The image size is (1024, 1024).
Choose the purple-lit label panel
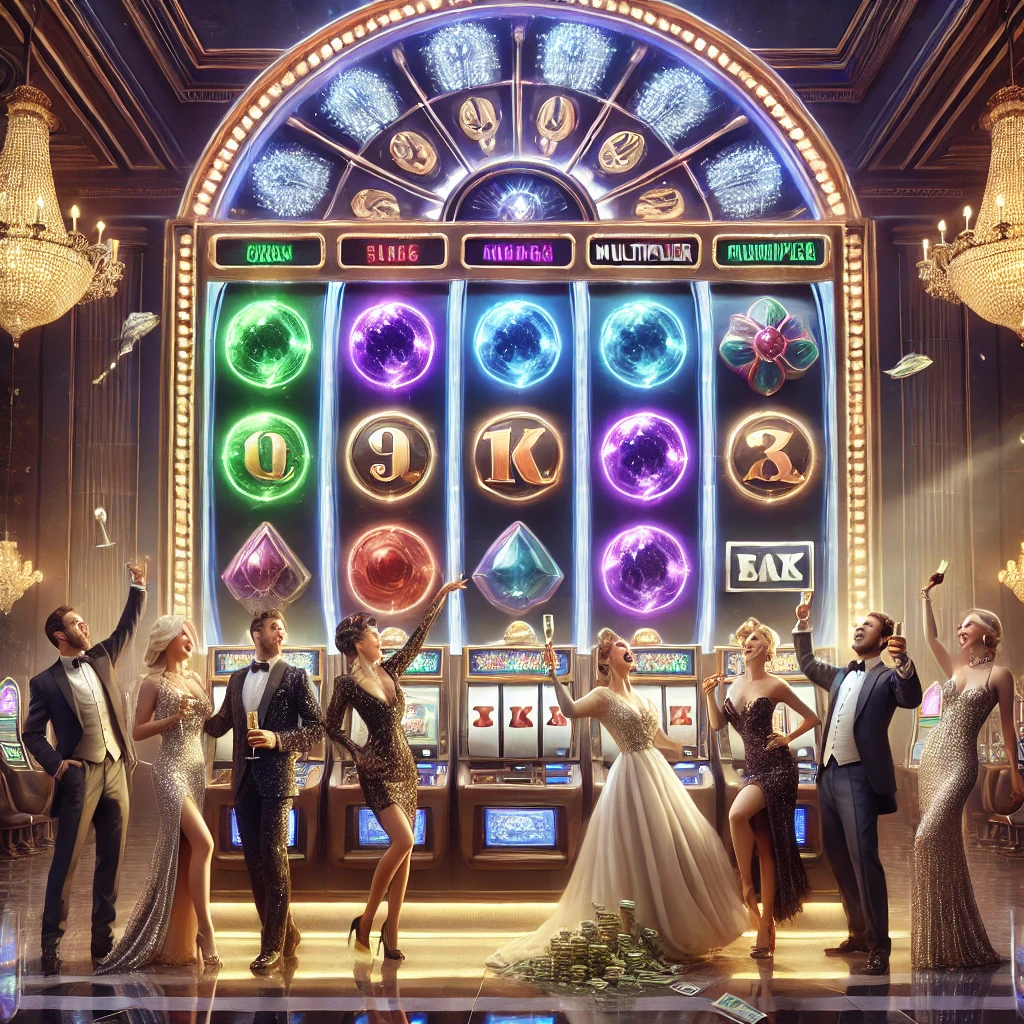[517, 251]
